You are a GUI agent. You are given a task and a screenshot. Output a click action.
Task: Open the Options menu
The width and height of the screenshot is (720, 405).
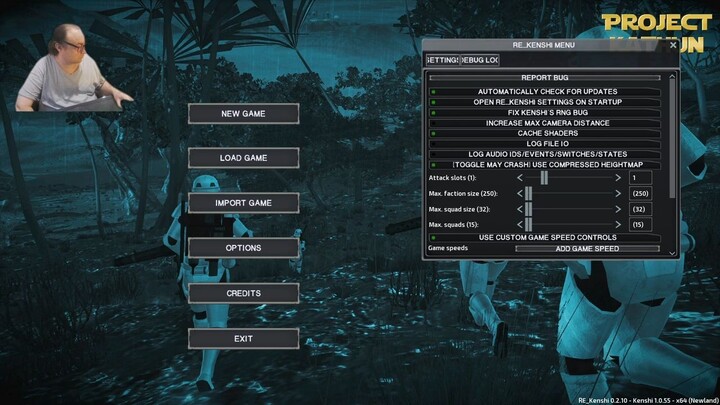click(x=243, y=248)
